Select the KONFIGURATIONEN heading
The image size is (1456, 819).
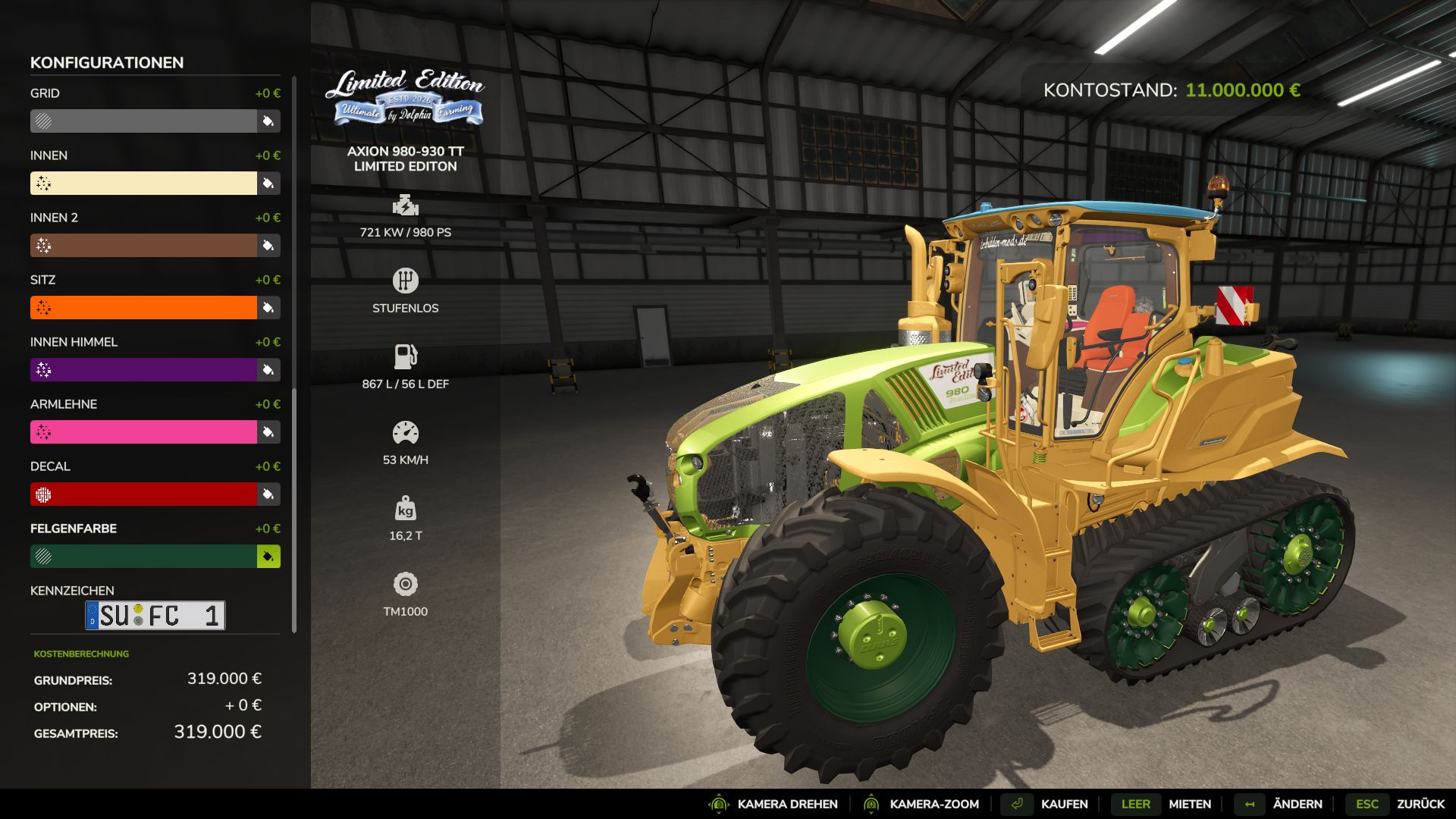(x=105, y=63)
